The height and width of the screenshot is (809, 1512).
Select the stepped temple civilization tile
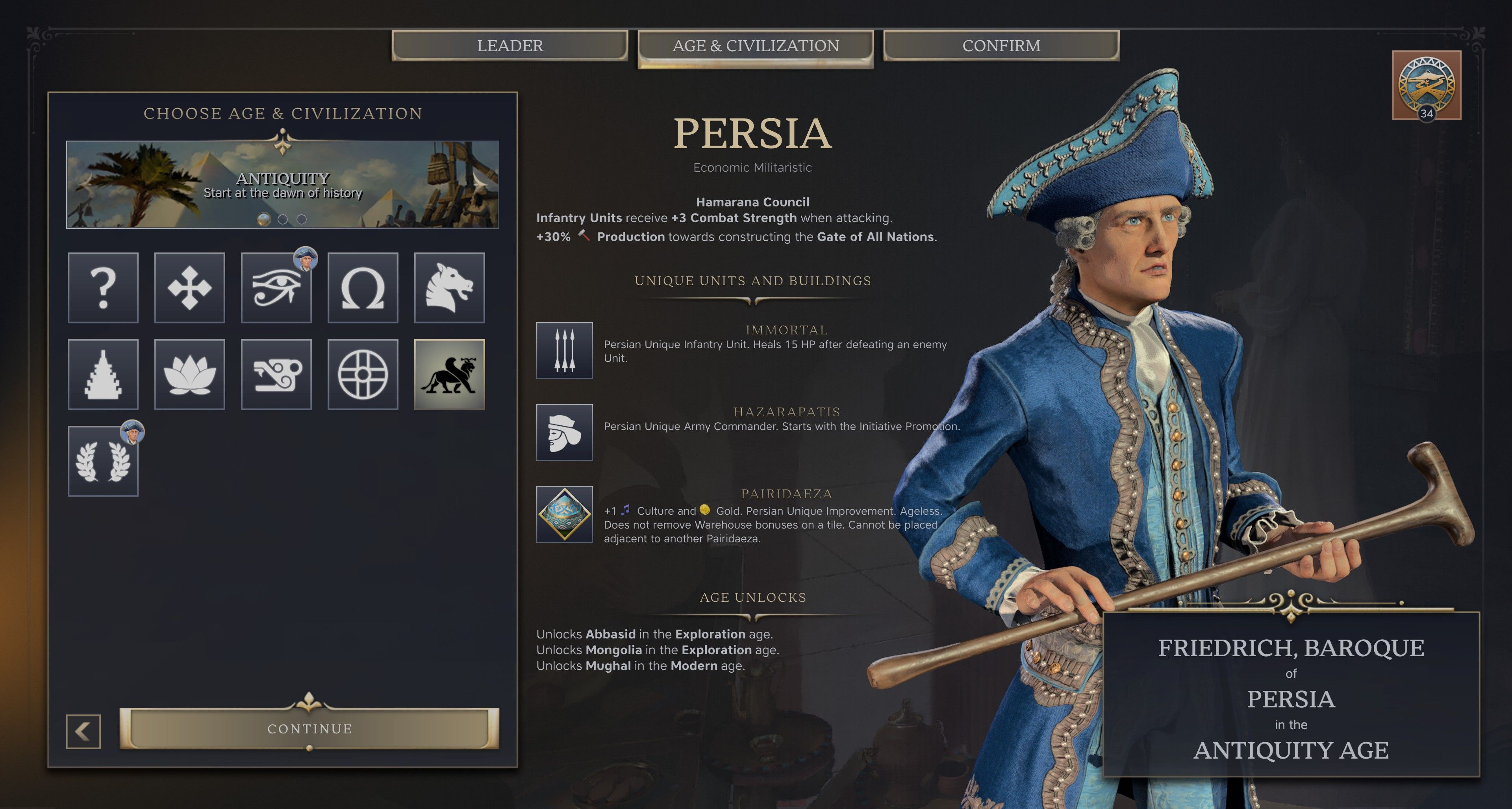click(x=103, y=375)
